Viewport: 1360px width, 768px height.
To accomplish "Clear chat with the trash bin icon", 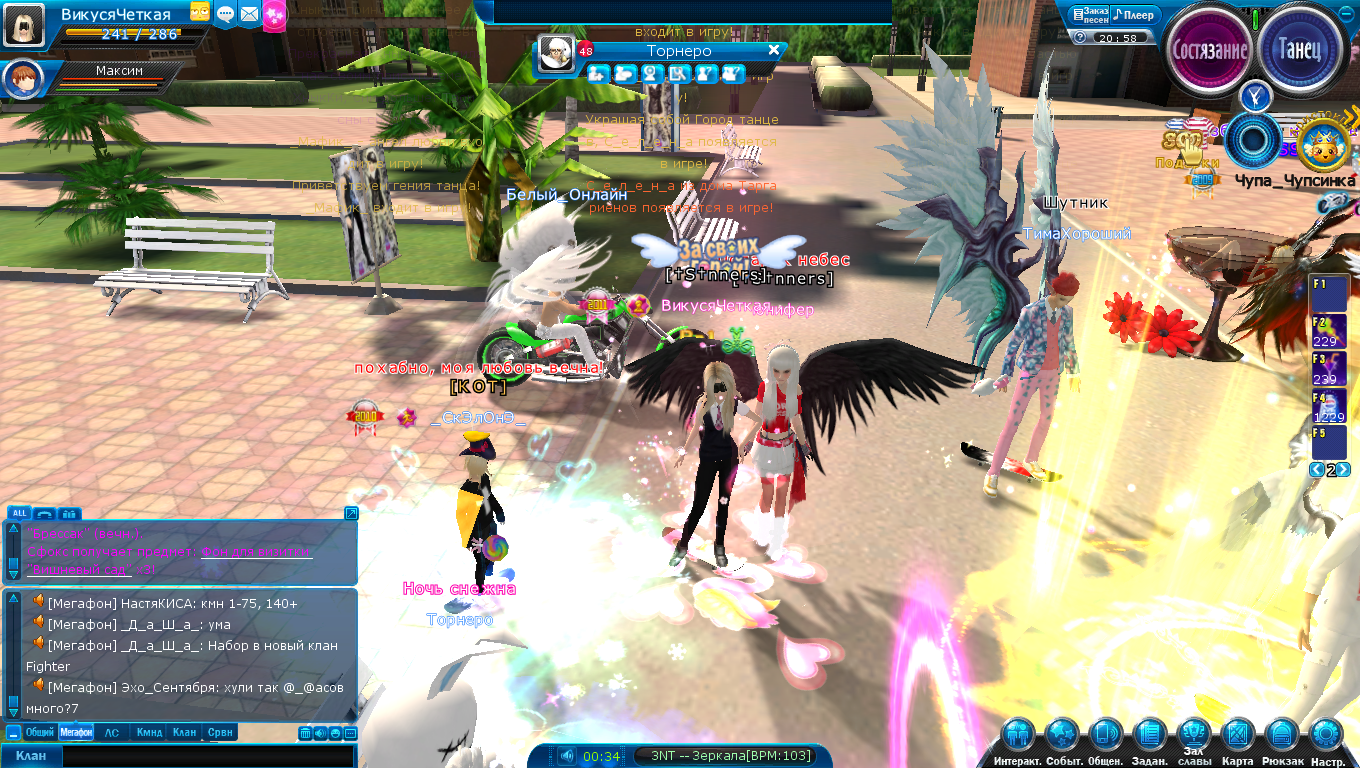I will 305,733.
